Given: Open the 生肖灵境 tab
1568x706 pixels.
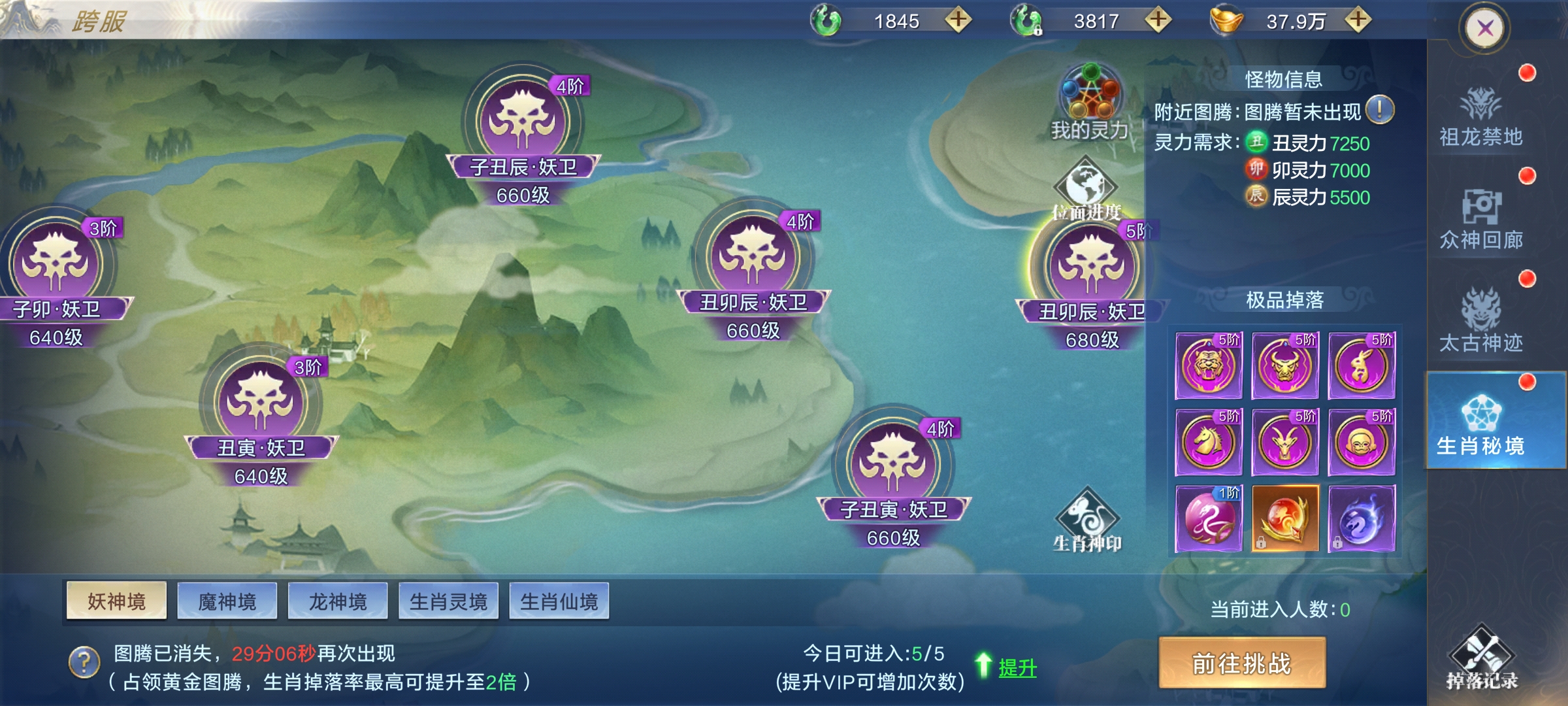Looking at the screenshot, I should tap(448, 601).
